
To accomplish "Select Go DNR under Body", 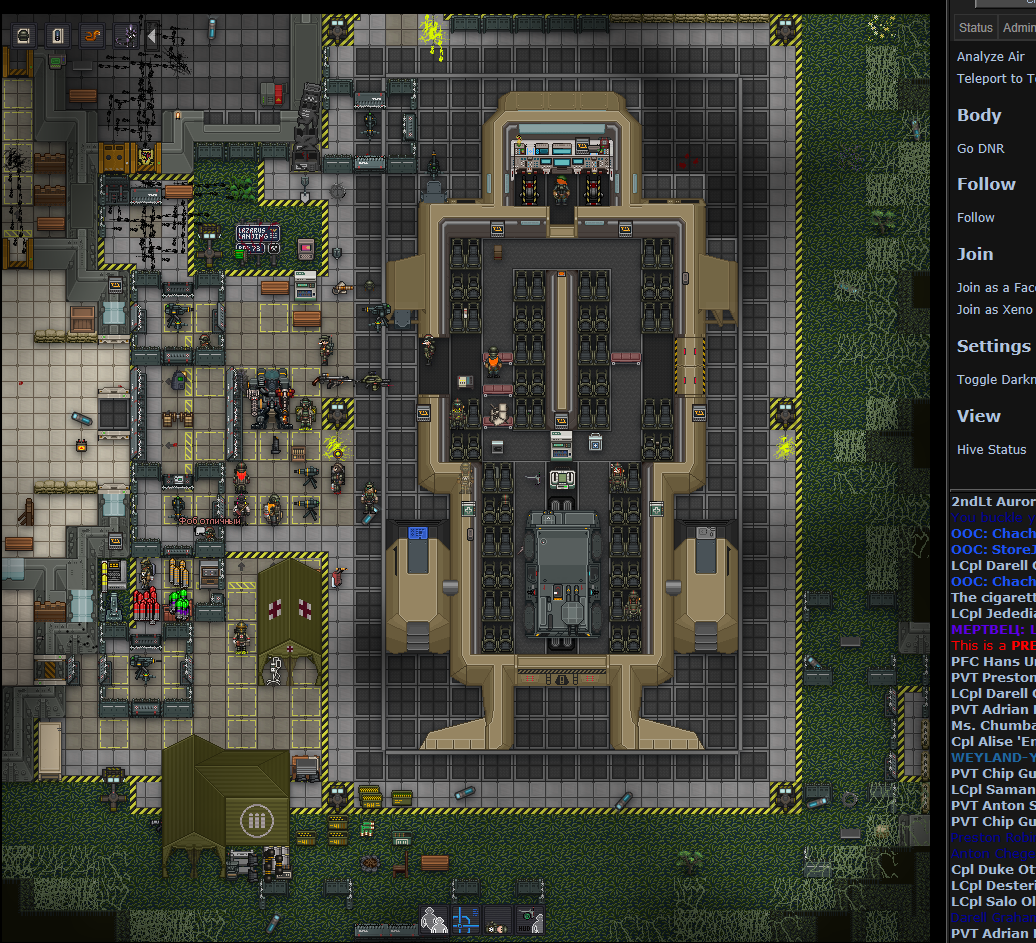I will click(980, 149).
